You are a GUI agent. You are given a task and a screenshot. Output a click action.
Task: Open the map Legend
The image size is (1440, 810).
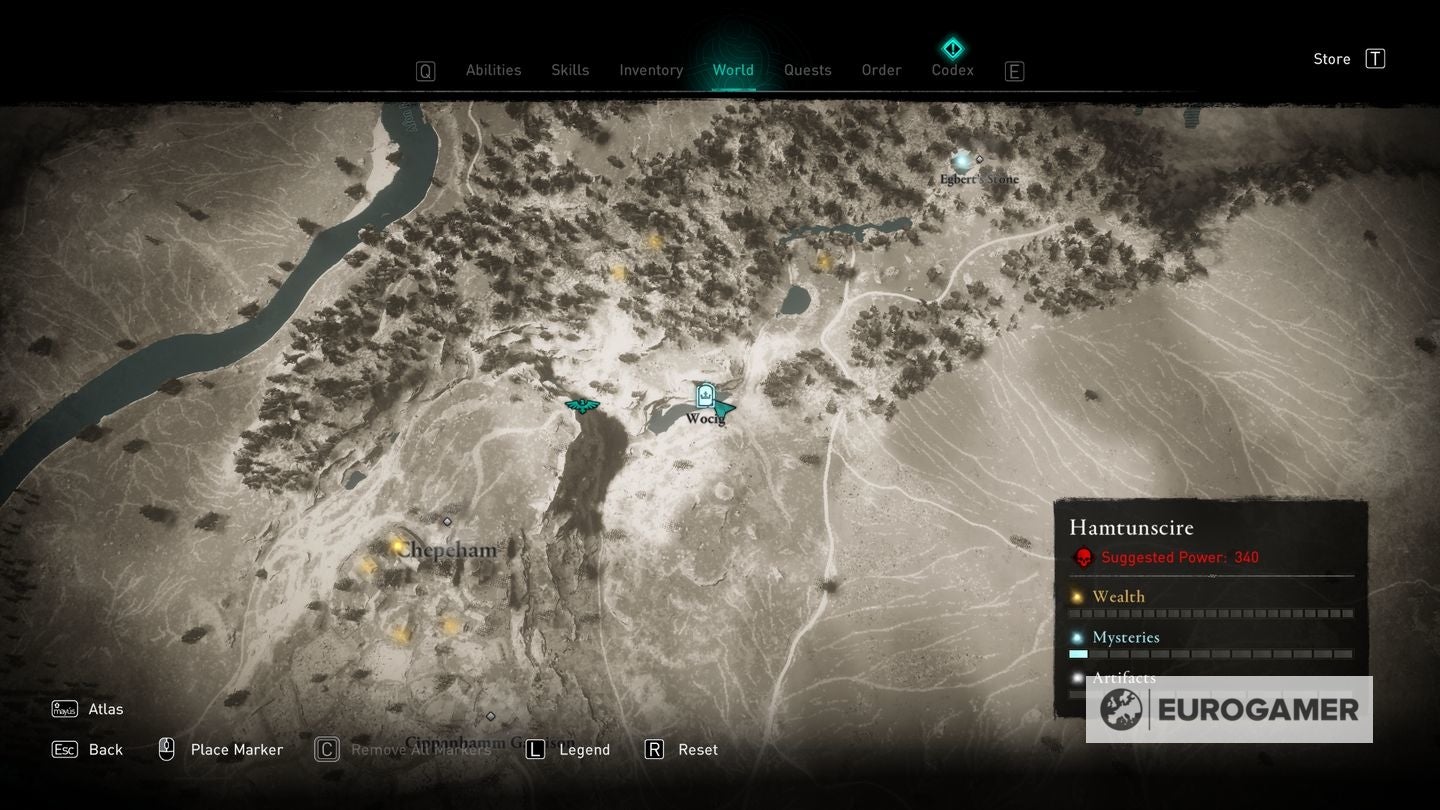point(587,749)
